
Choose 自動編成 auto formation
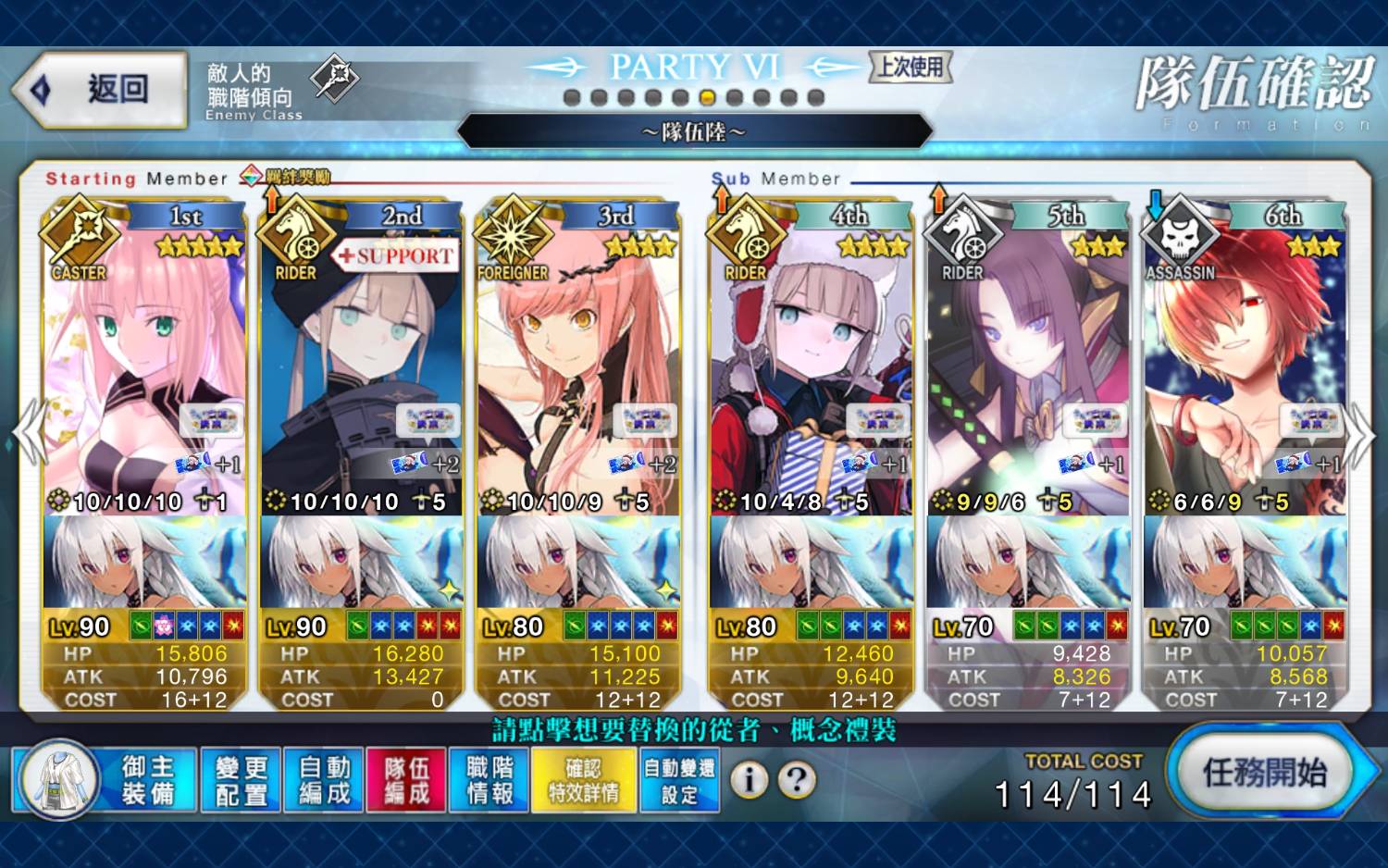click(x=324, y=780)
